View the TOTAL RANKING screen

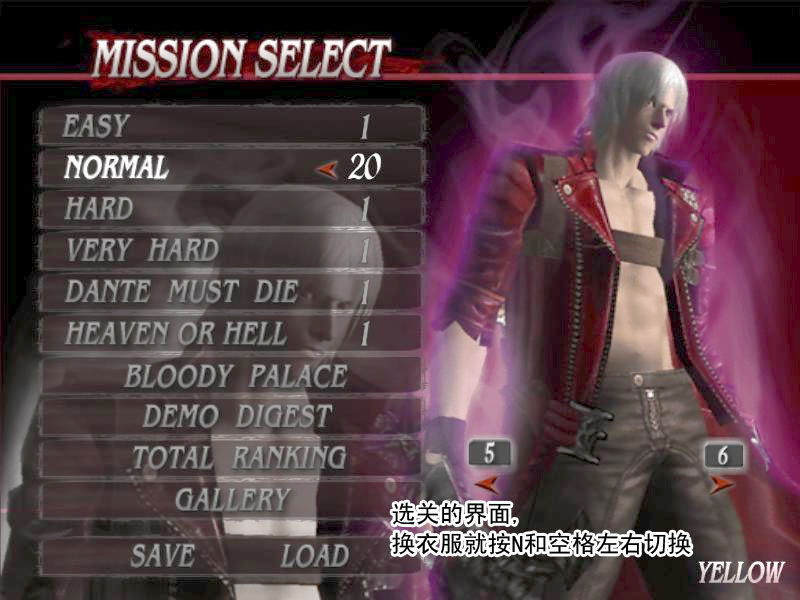point(238,458)
